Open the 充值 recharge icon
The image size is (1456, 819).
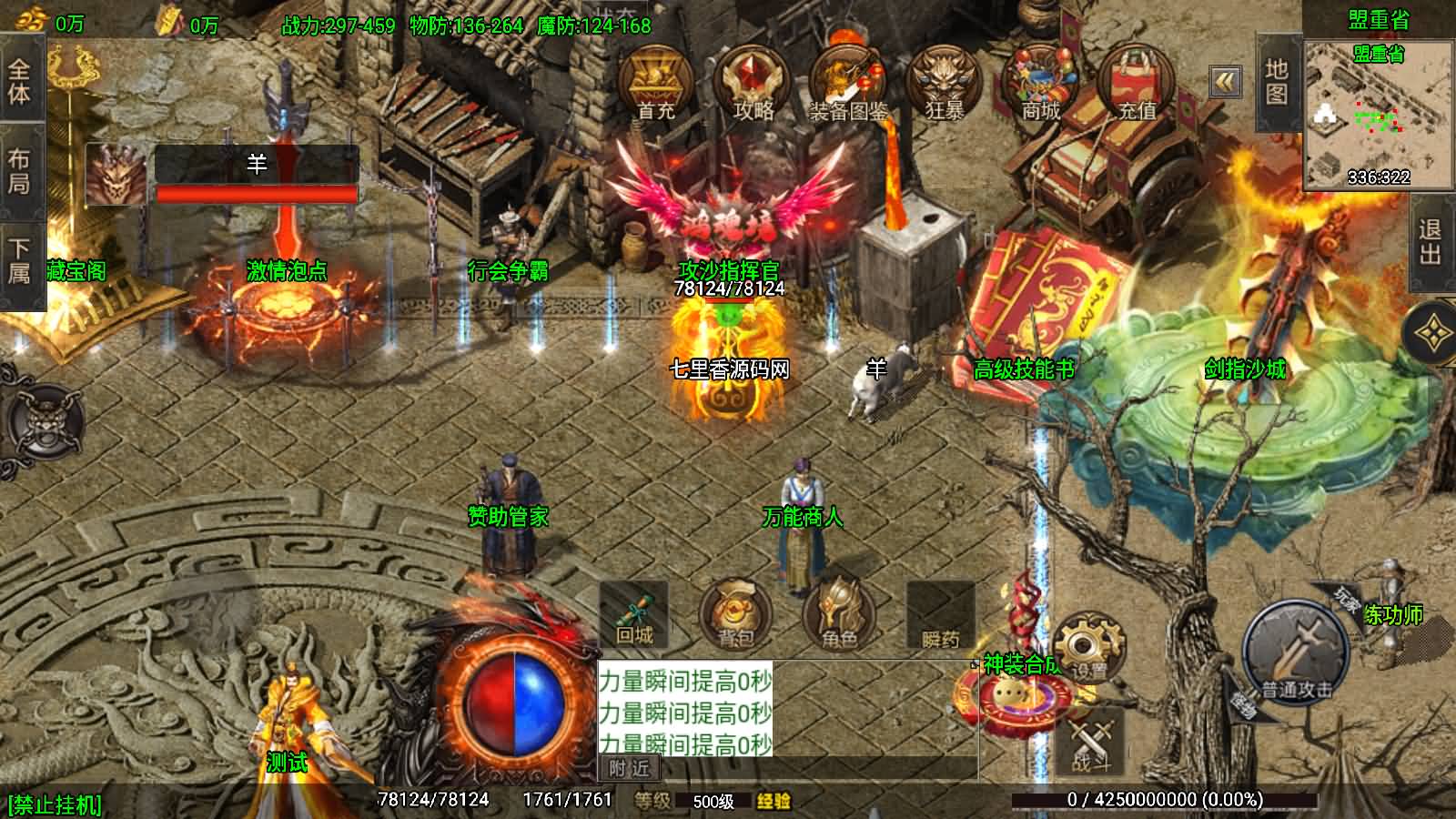[x=1137, y=82]
